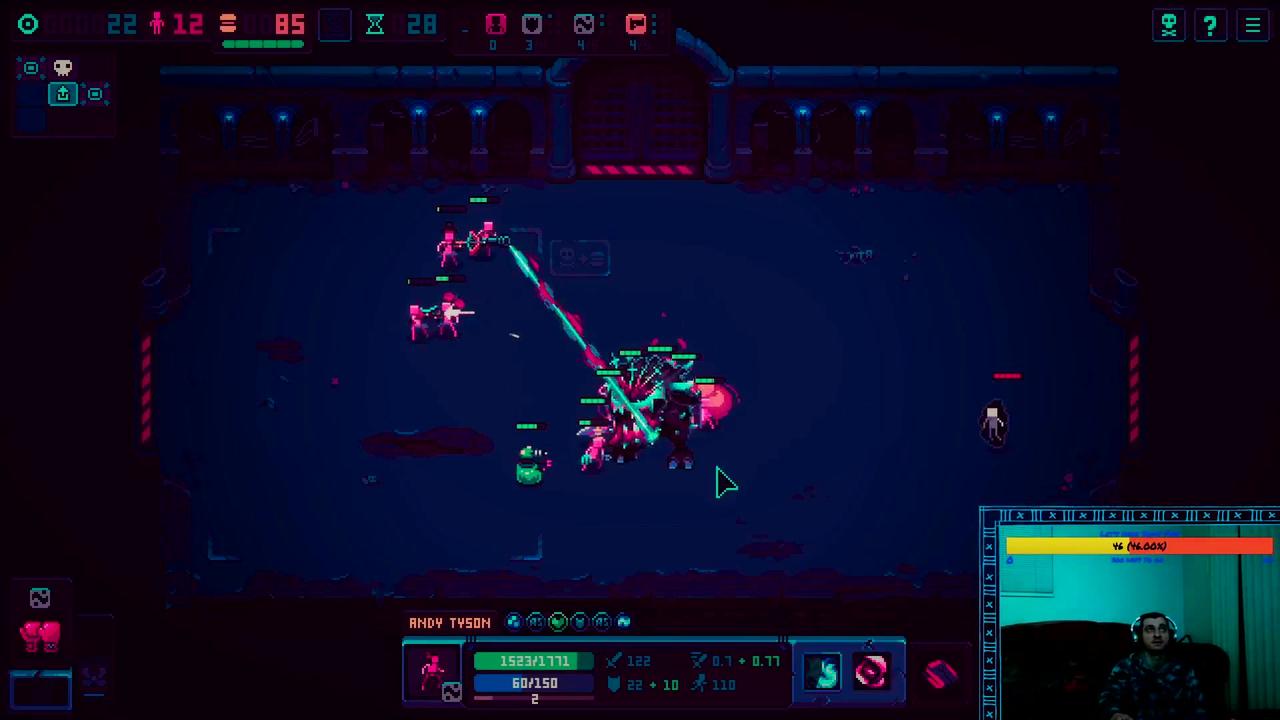This screenshot has height=720, width=1280.
Task: Click the teal skull icon in top bar
Action: coord(1168,25)
